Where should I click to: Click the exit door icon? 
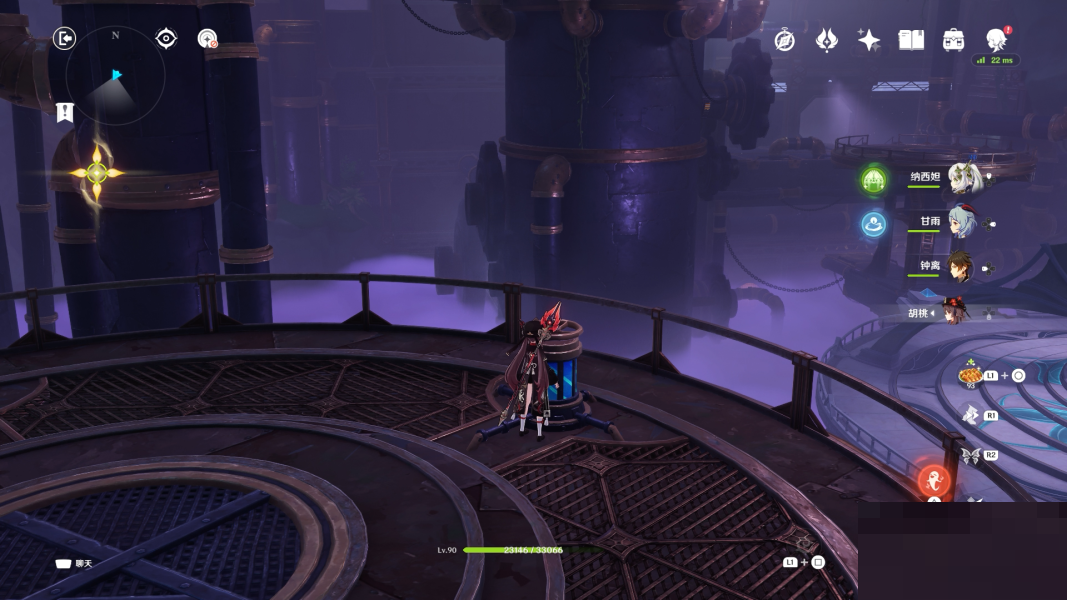tap(64, 39)
